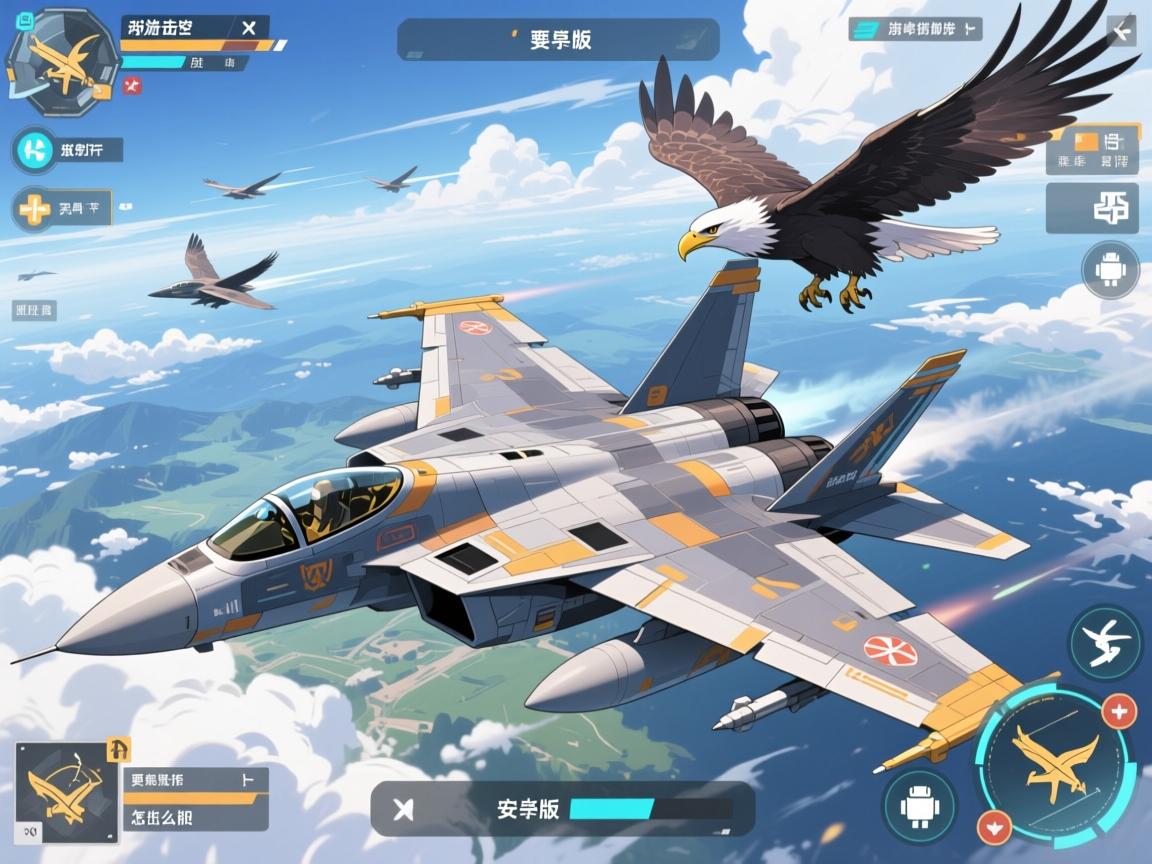Tap the lower robot icon circle

[919, 806]
